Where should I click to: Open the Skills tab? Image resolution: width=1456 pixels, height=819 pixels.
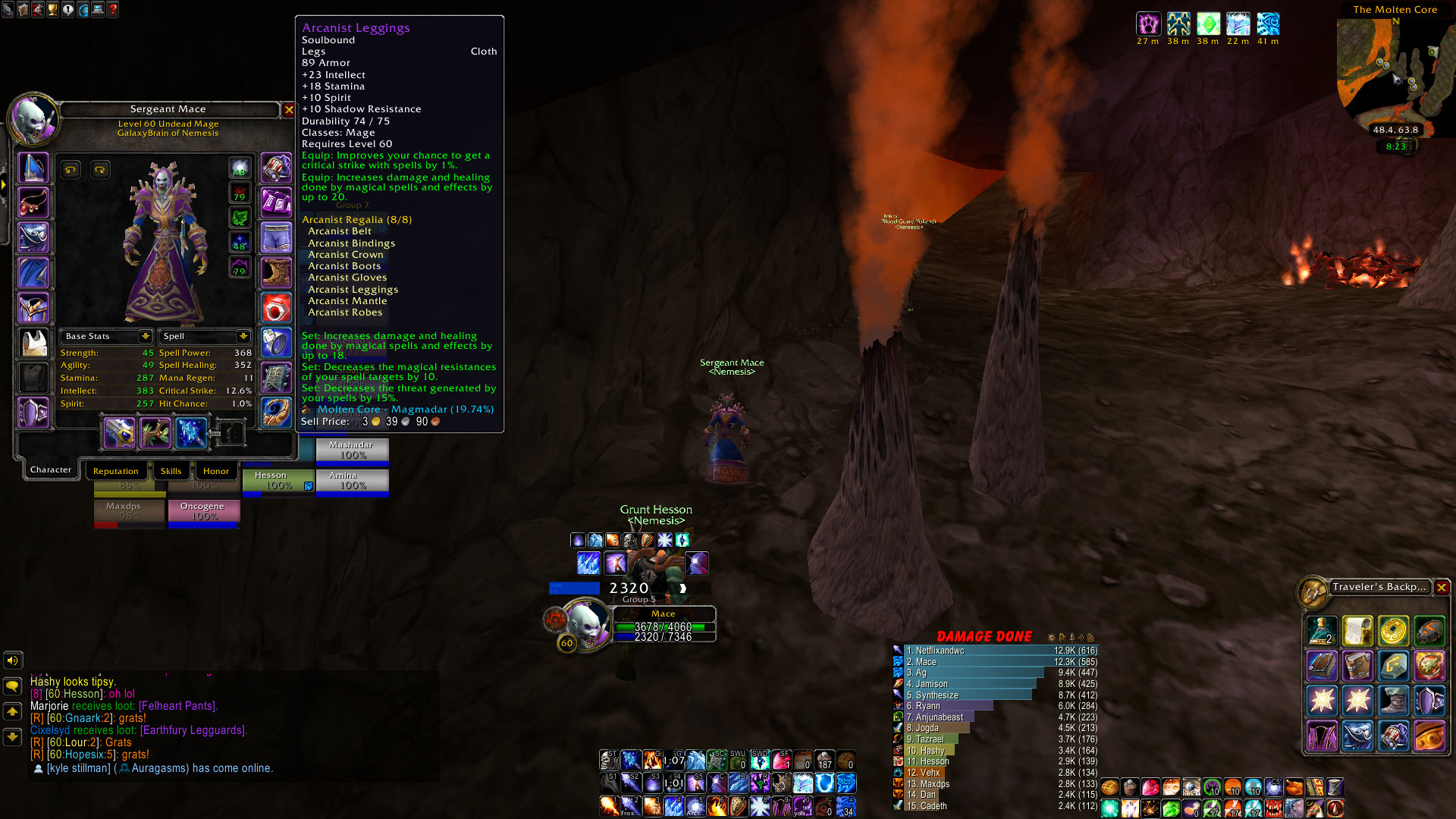pos(171,471)
